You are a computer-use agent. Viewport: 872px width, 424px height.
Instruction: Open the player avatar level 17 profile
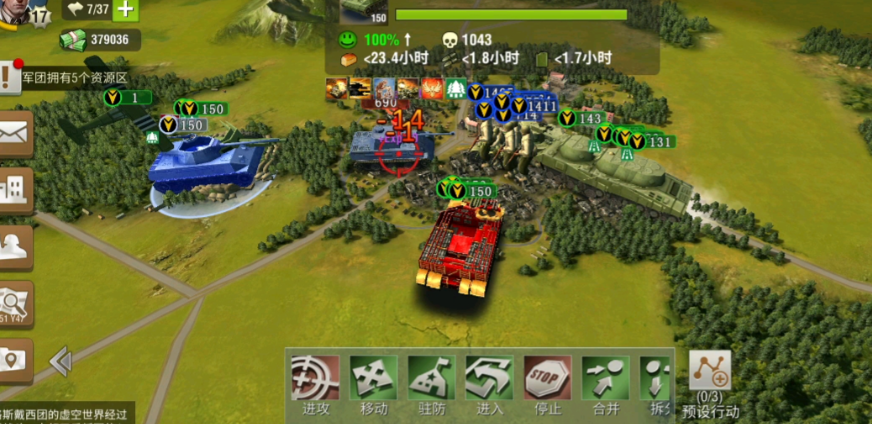pyautogui.click(x=25, y=12)
